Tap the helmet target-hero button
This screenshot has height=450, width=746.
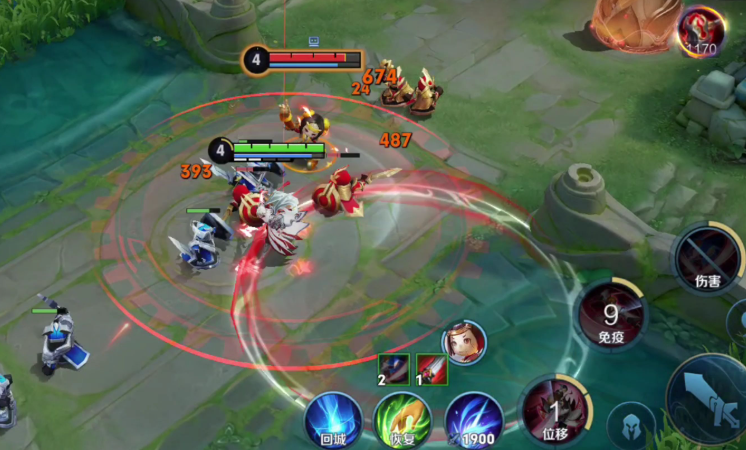[x=631, y=424]
